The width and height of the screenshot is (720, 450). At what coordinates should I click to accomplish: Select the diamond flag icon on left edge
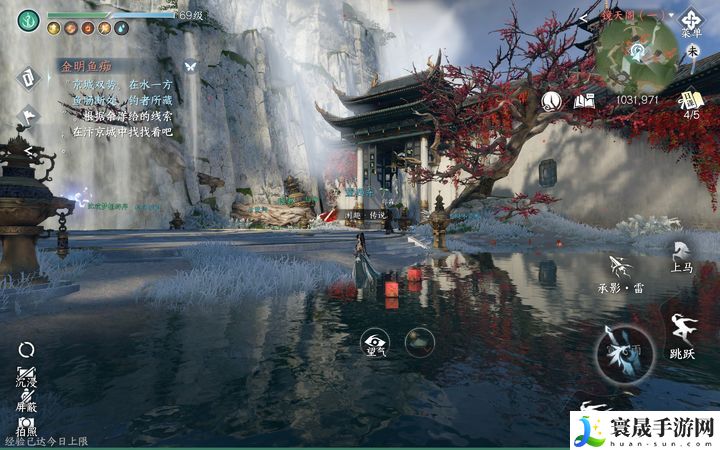(x=27, y=115)
